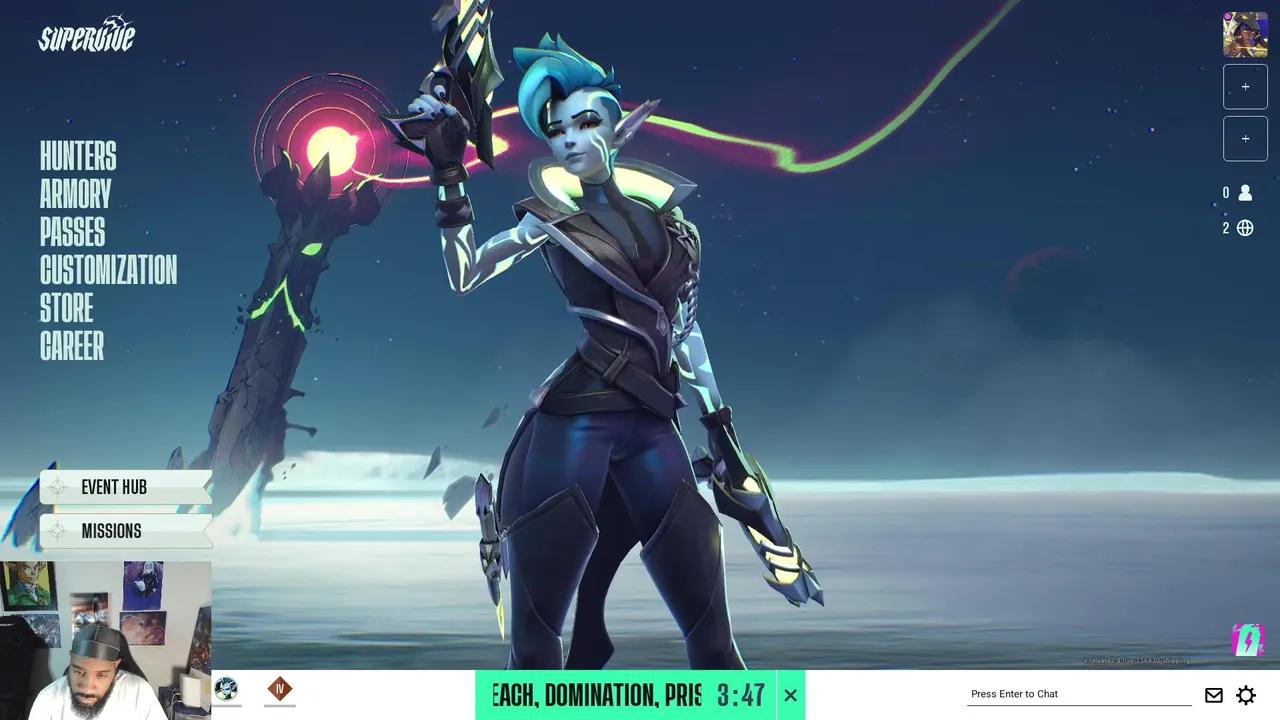The image size is (1280, 720).
Task: Open the Customization menu
Action: click(x=108, y=271)
